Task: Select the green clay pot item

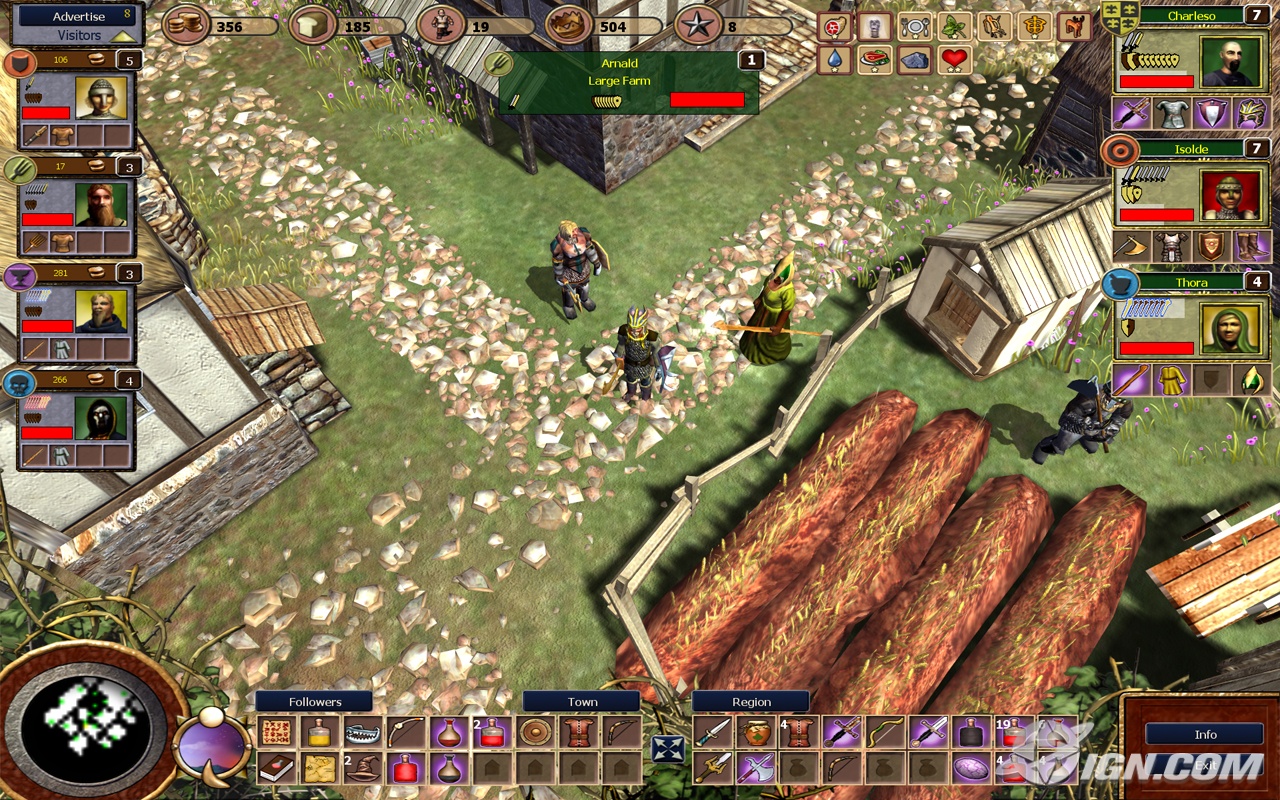Action: tap(755, 733)
